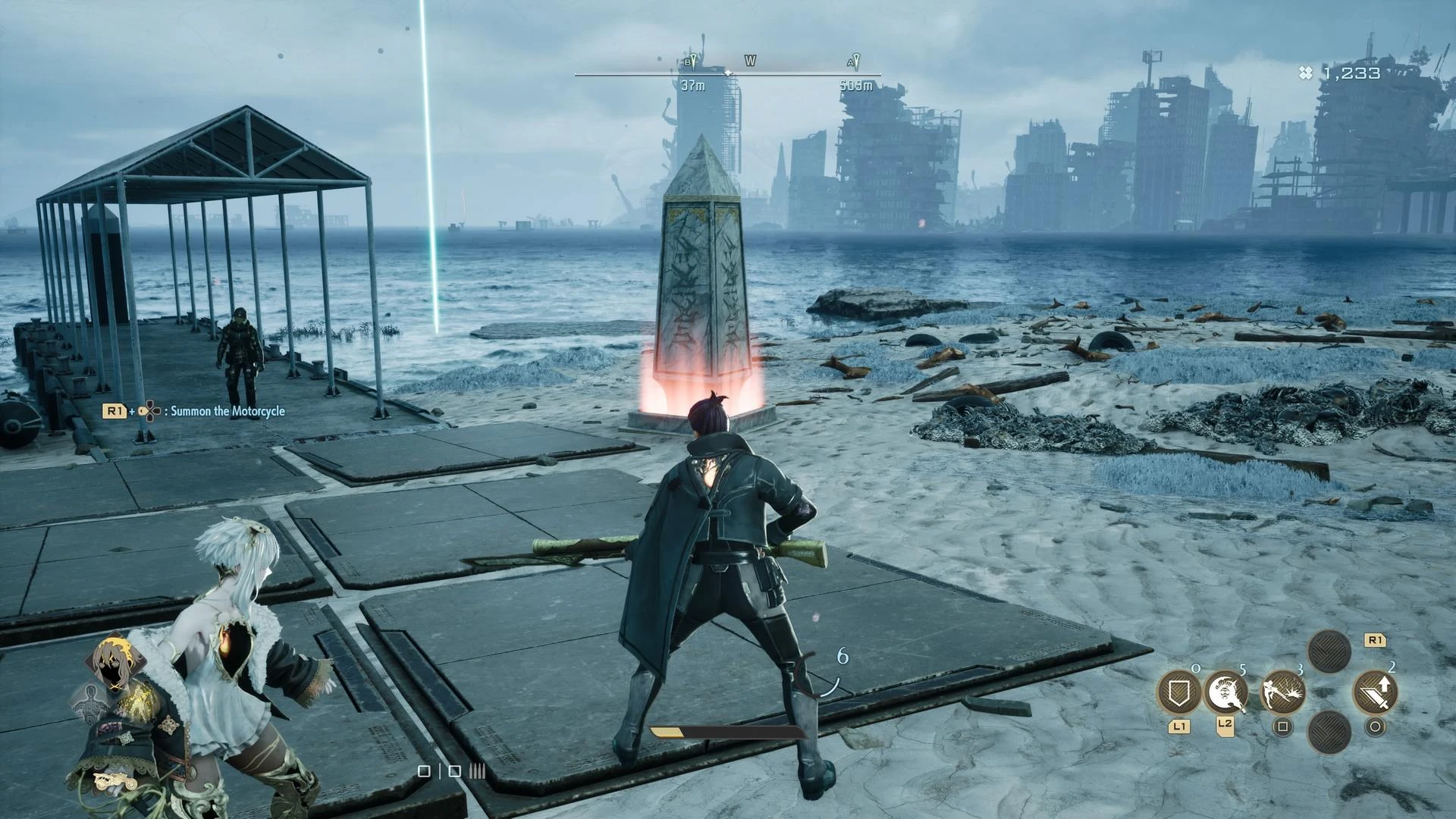The width and height of the screenshot is (1456, 819).
Task: Select the shield guard ability icon
Action: [1178, 692]
